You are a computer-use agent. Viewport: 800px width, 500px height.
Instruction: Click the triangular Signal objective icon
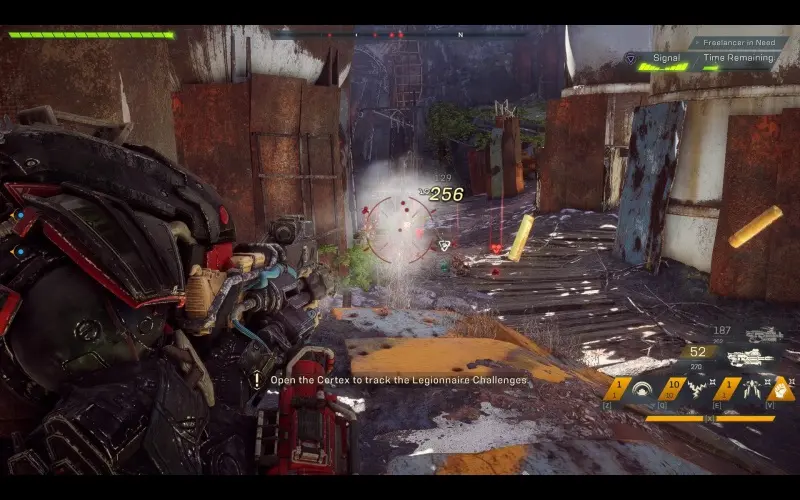pyautogui.click(x=630, y=58)
